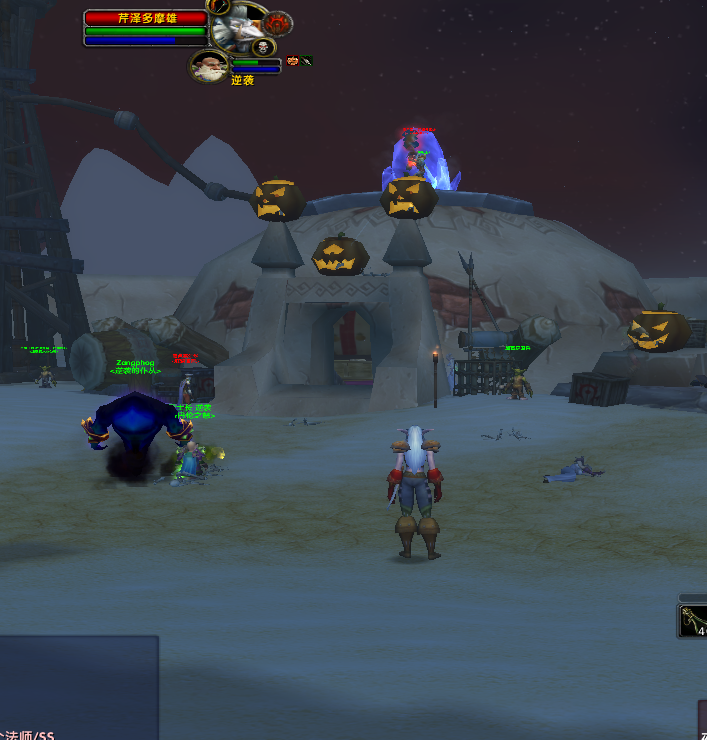Use the green item slot showing count 4

click(693, 622)
